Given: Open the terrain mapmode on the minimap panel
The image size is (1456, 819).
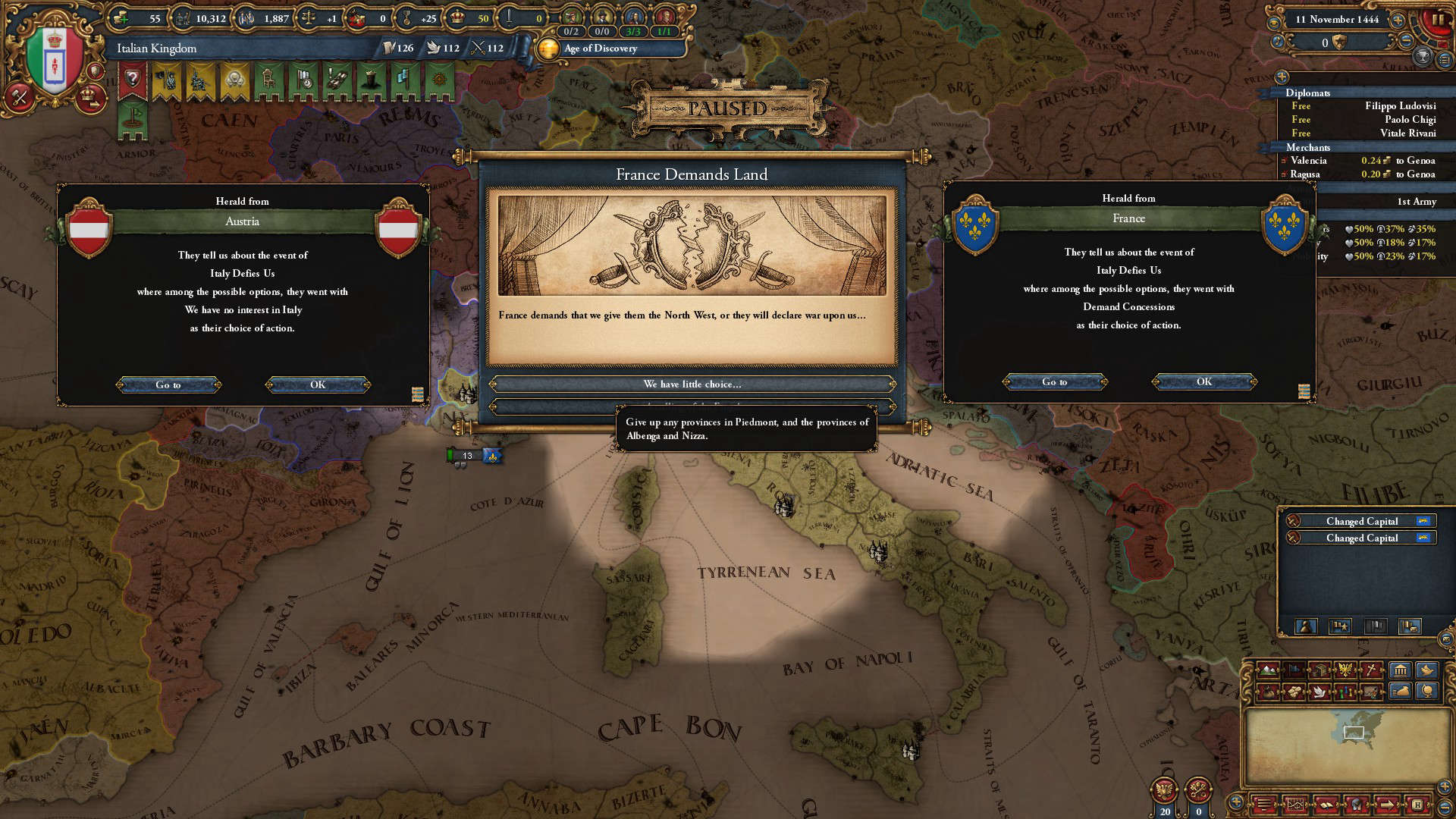Looking at the screenshot, I should 1267,670.
